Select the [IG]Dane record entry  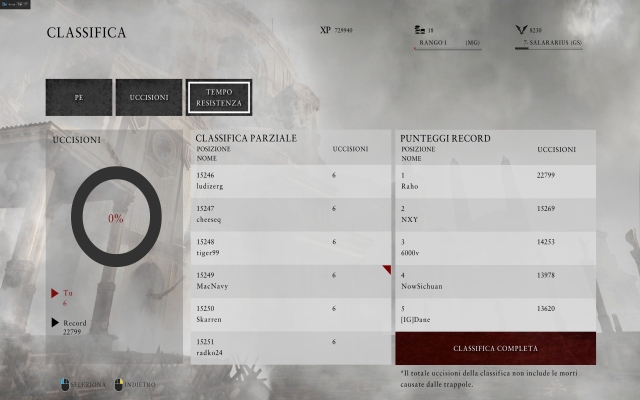(496, 313)
